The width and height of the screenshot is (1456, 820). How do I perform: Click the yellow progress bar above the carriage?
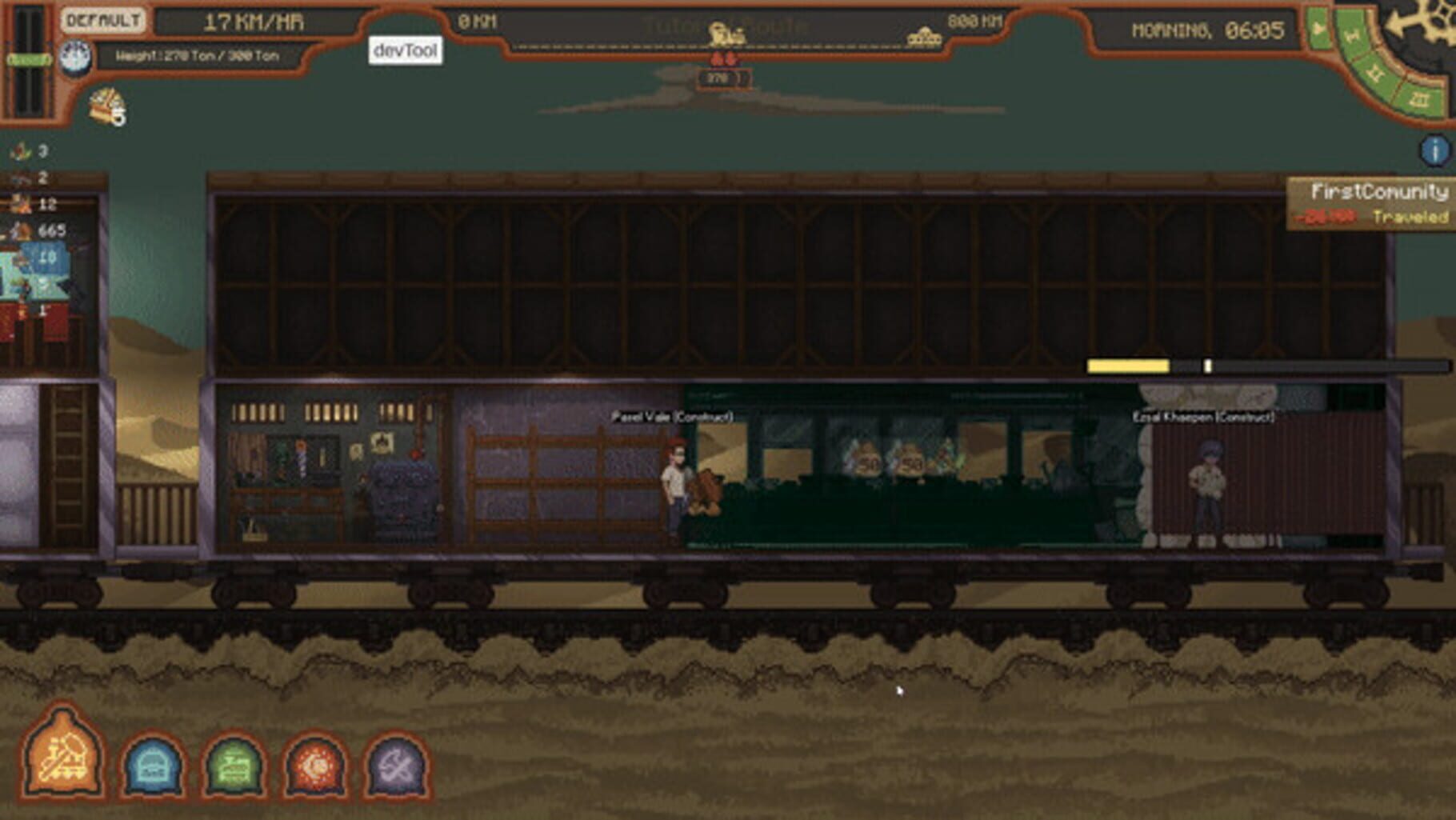[x=1128, y=364]
